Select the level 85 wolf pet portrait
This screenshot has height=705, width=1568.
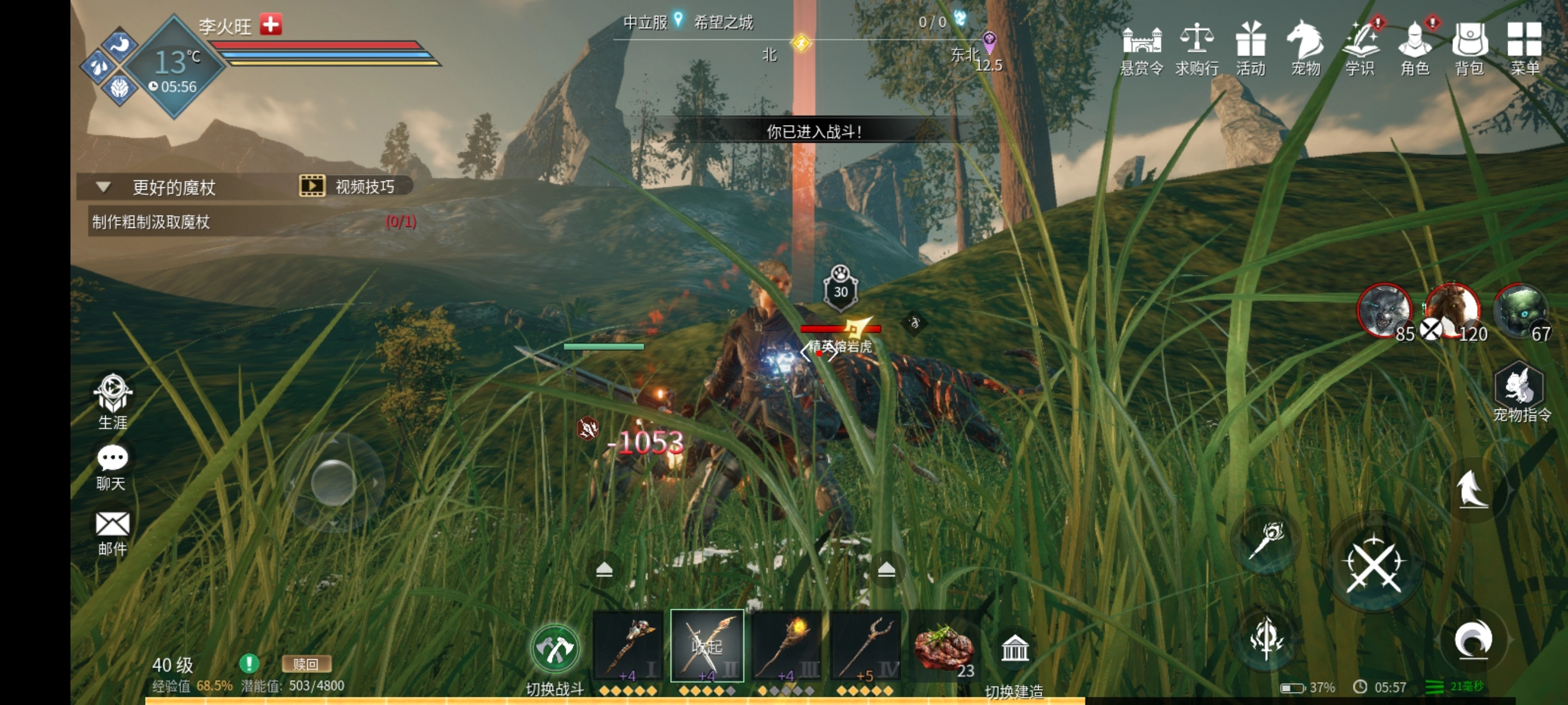(1384, 310)
